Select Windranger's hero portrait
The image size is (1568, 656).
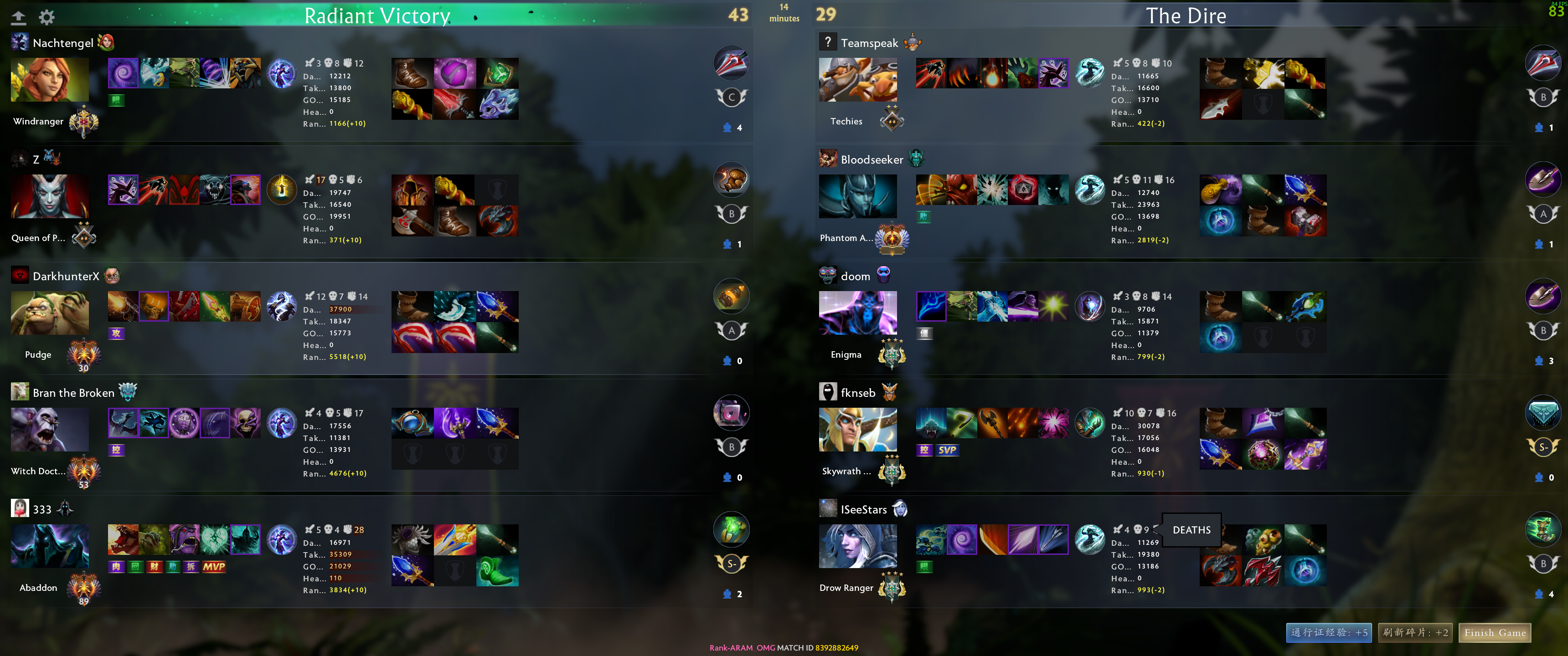(49, 80)
